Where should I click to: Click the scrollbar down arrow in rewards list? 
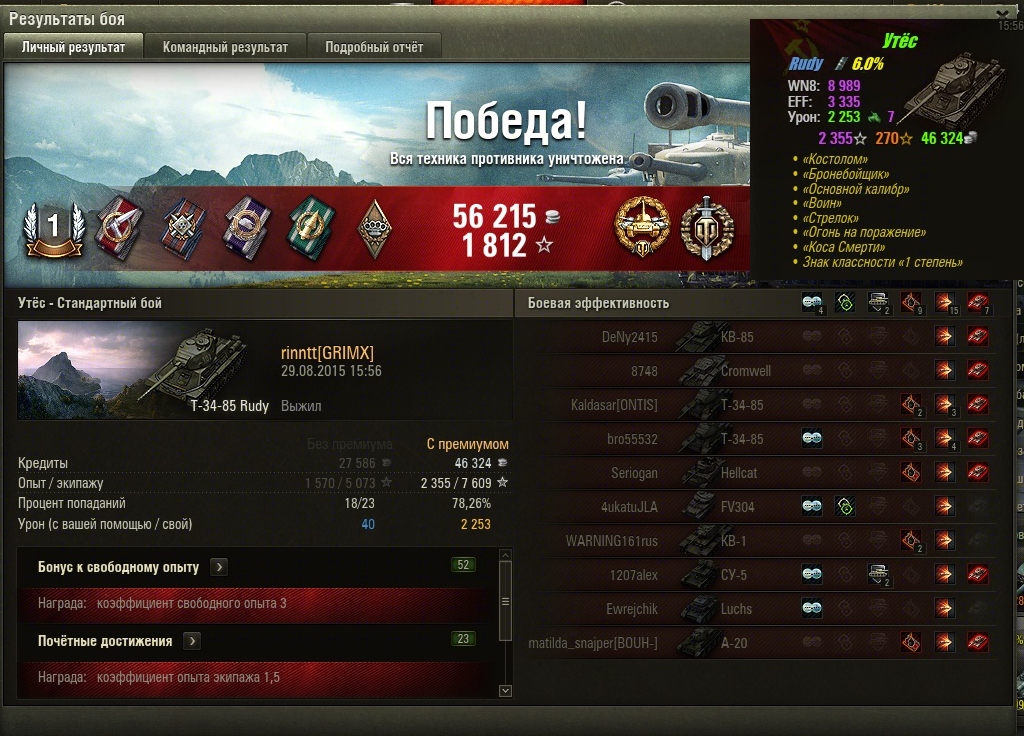505,690
